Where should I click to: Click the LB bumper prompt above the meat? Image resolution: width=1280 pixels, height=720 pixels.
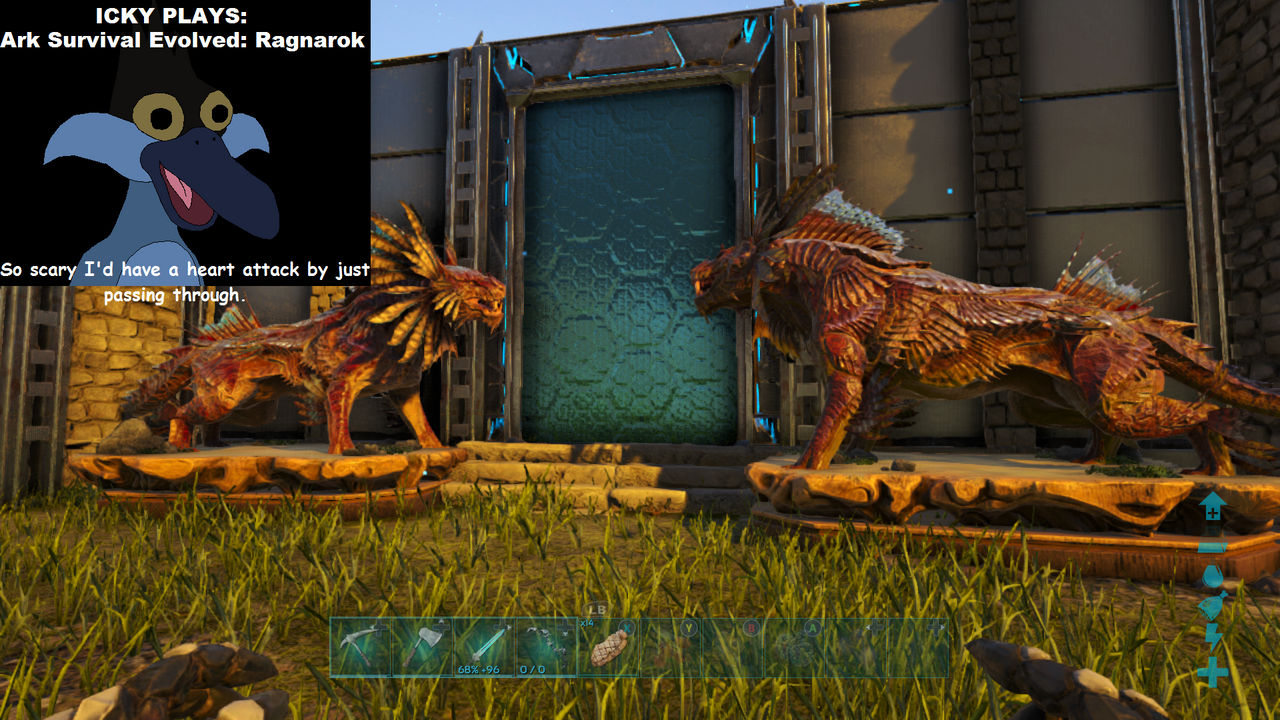pos(596,608)
